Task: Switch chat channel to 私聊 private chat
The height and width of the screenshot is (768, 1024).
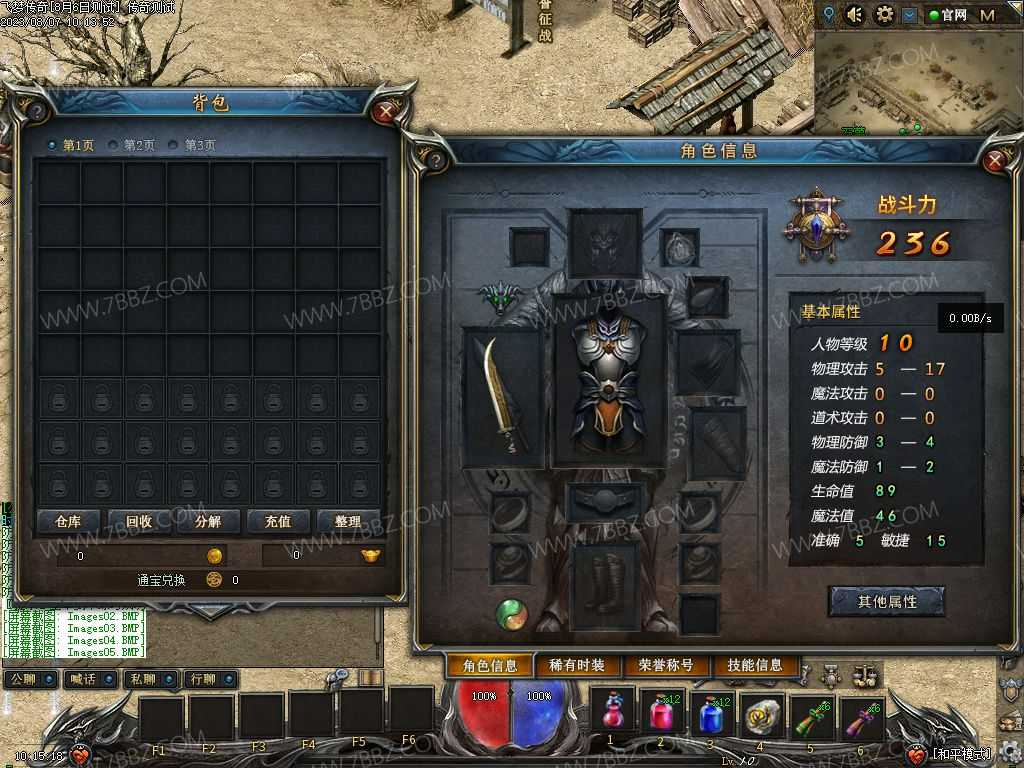Action: coord(142,679)
